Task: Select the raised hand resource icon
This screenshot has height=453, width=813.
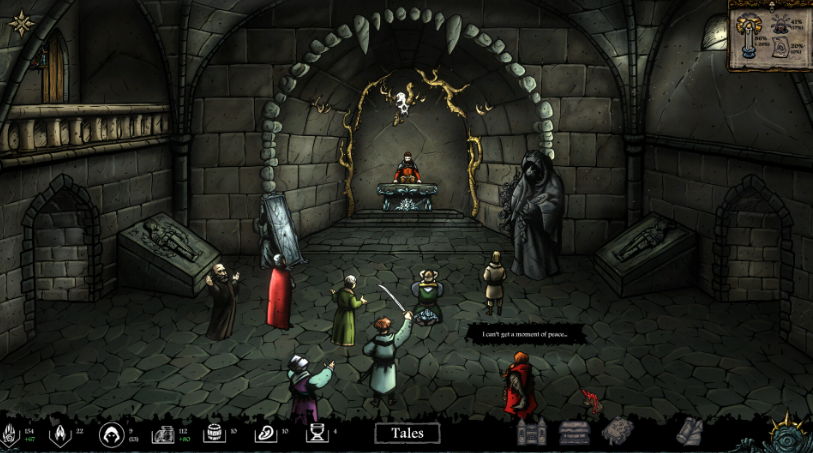Action: (x=10, y=434)
